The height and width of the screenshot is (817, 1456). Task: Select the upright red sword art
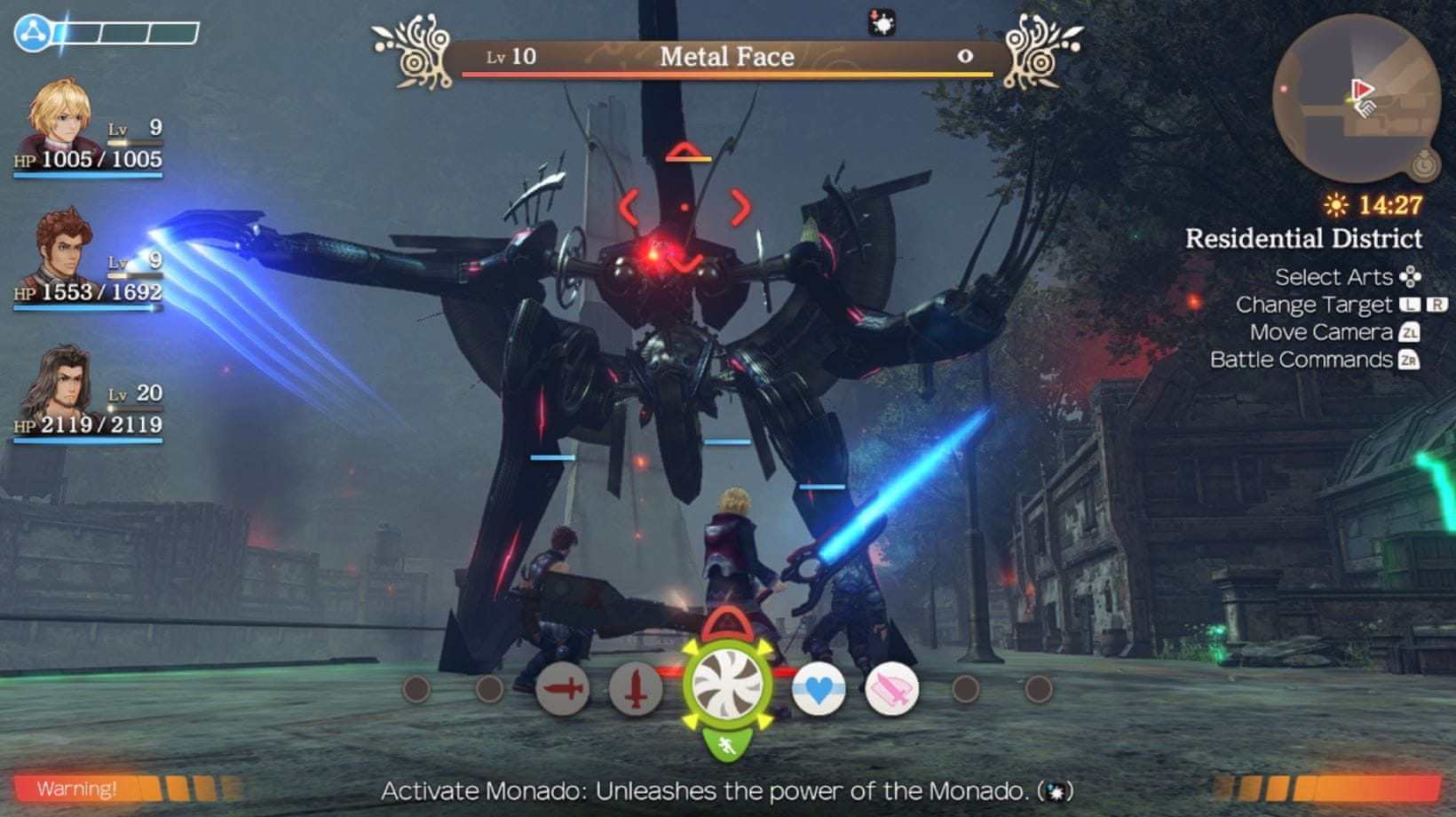pyautogui.click(x=636, y=688)
